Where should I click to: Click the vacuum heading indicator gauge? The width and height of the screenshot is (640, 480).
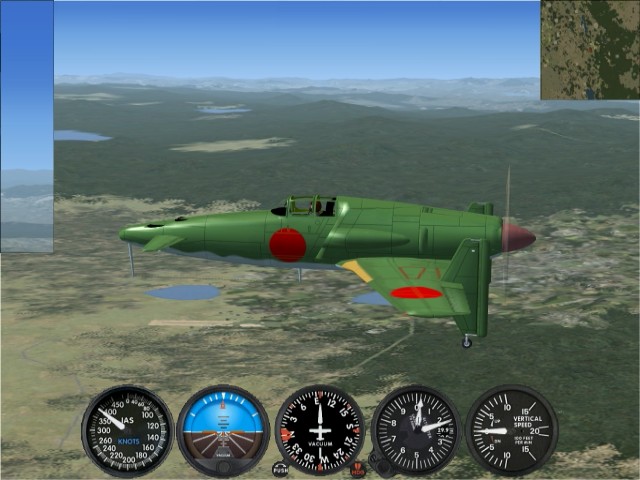point(320,430)
